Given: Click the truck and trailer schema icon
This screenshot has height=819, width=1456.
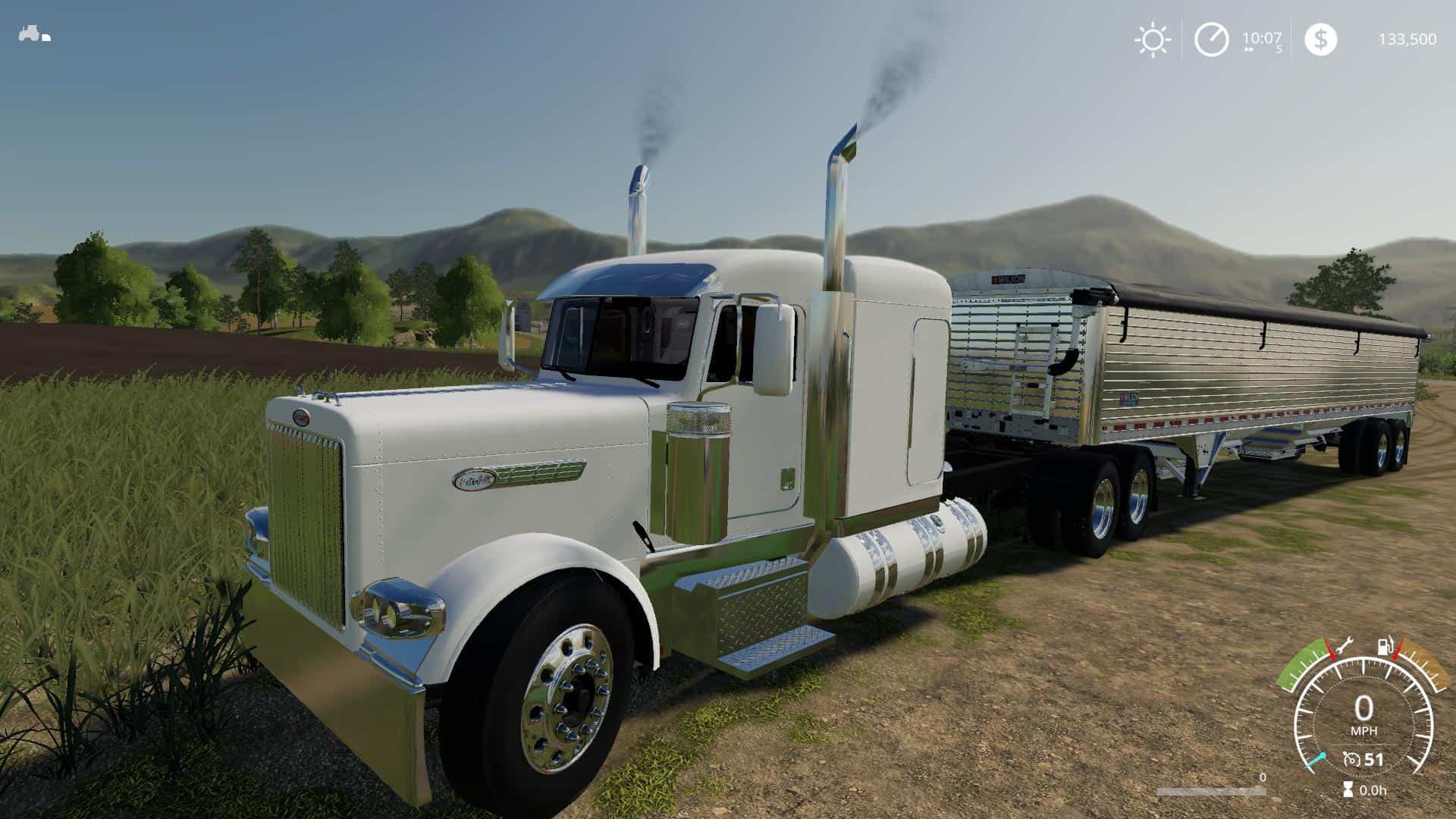Looking at the screenshot, I should point(34,34).
